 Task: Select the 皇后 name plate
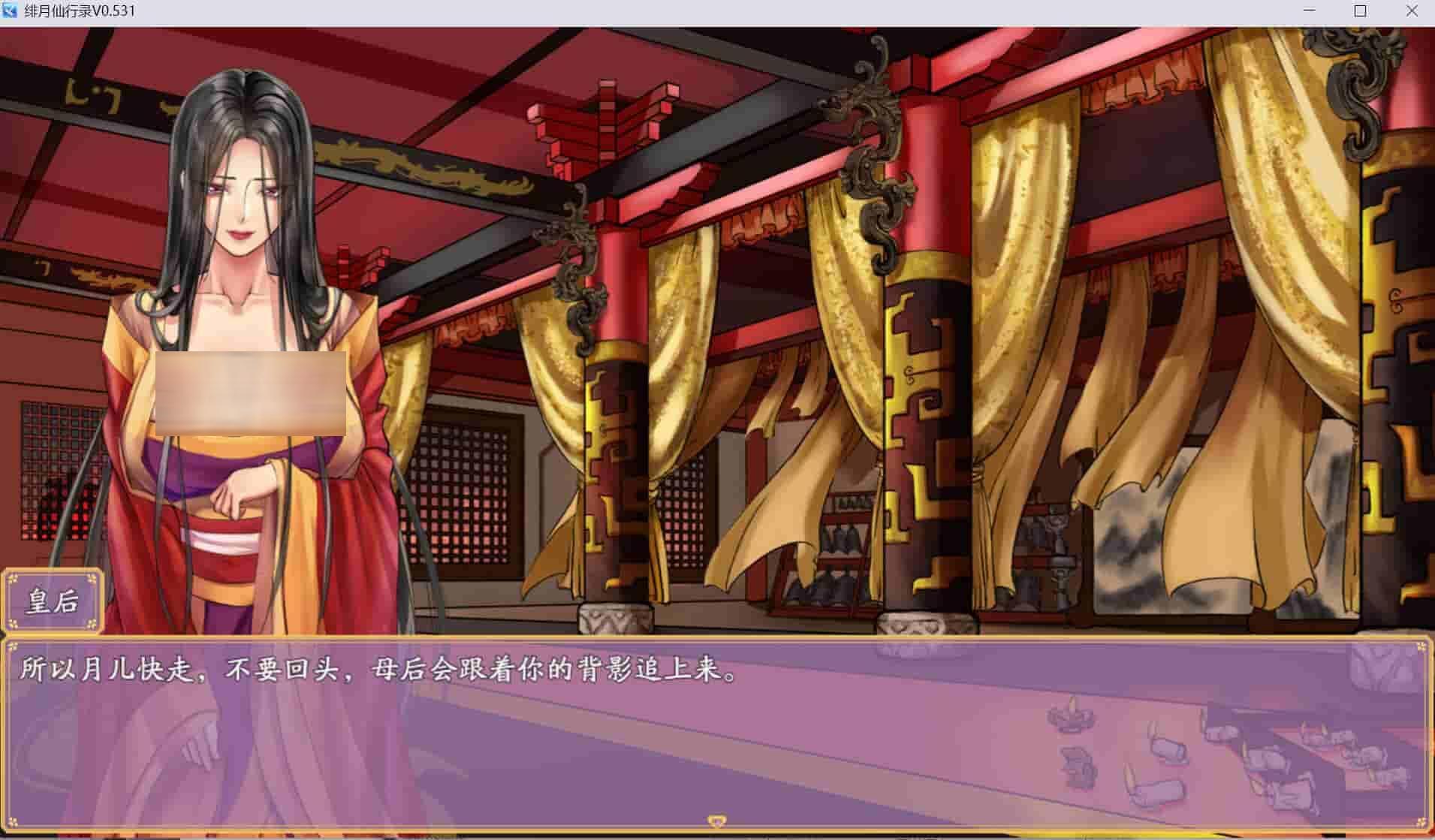click(x=53, y=601)
